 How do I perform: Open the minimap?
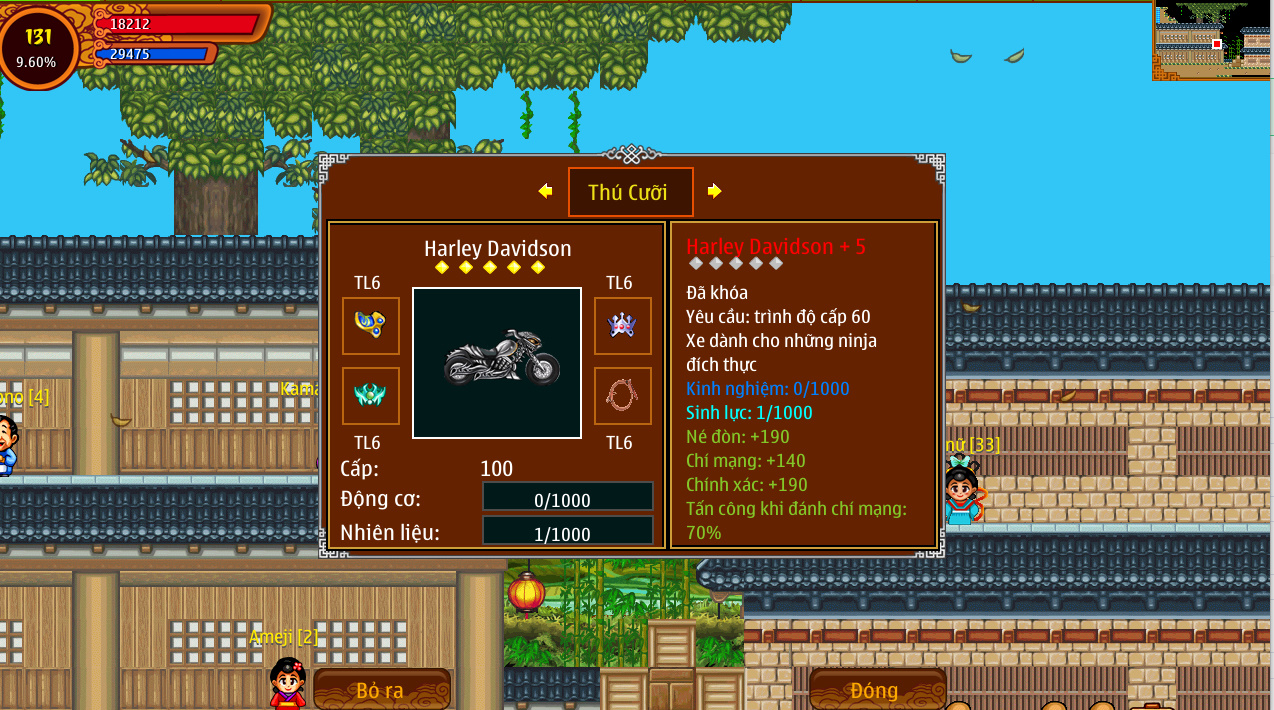(1212, 40)
